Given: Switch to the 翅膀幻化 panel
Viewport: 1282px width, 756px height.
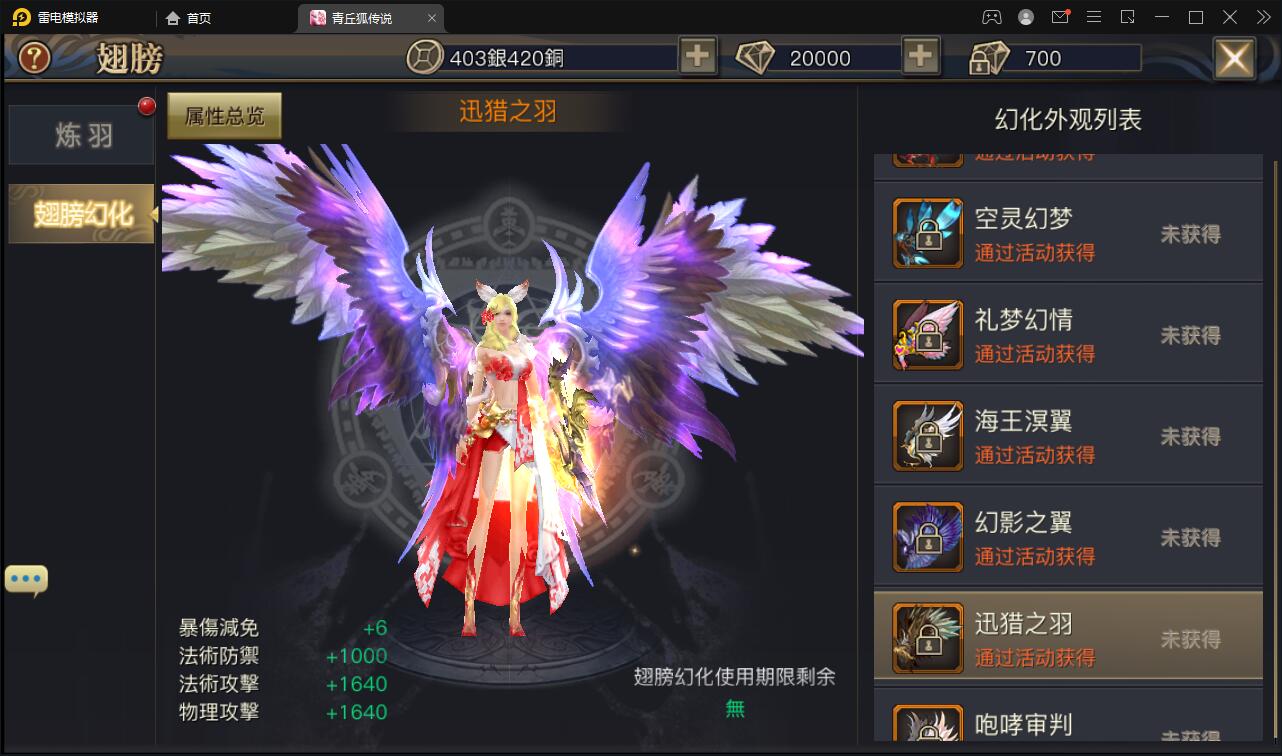Looking at the screenshot, I should point(80,213).
